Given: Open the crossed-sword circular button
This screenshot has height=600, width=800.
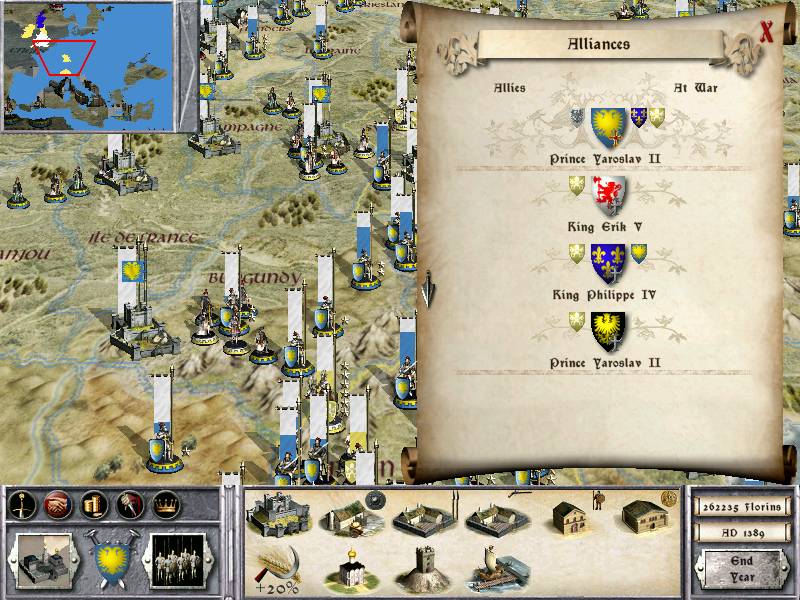Looking at the screenshot, I should tap(22, 505).
